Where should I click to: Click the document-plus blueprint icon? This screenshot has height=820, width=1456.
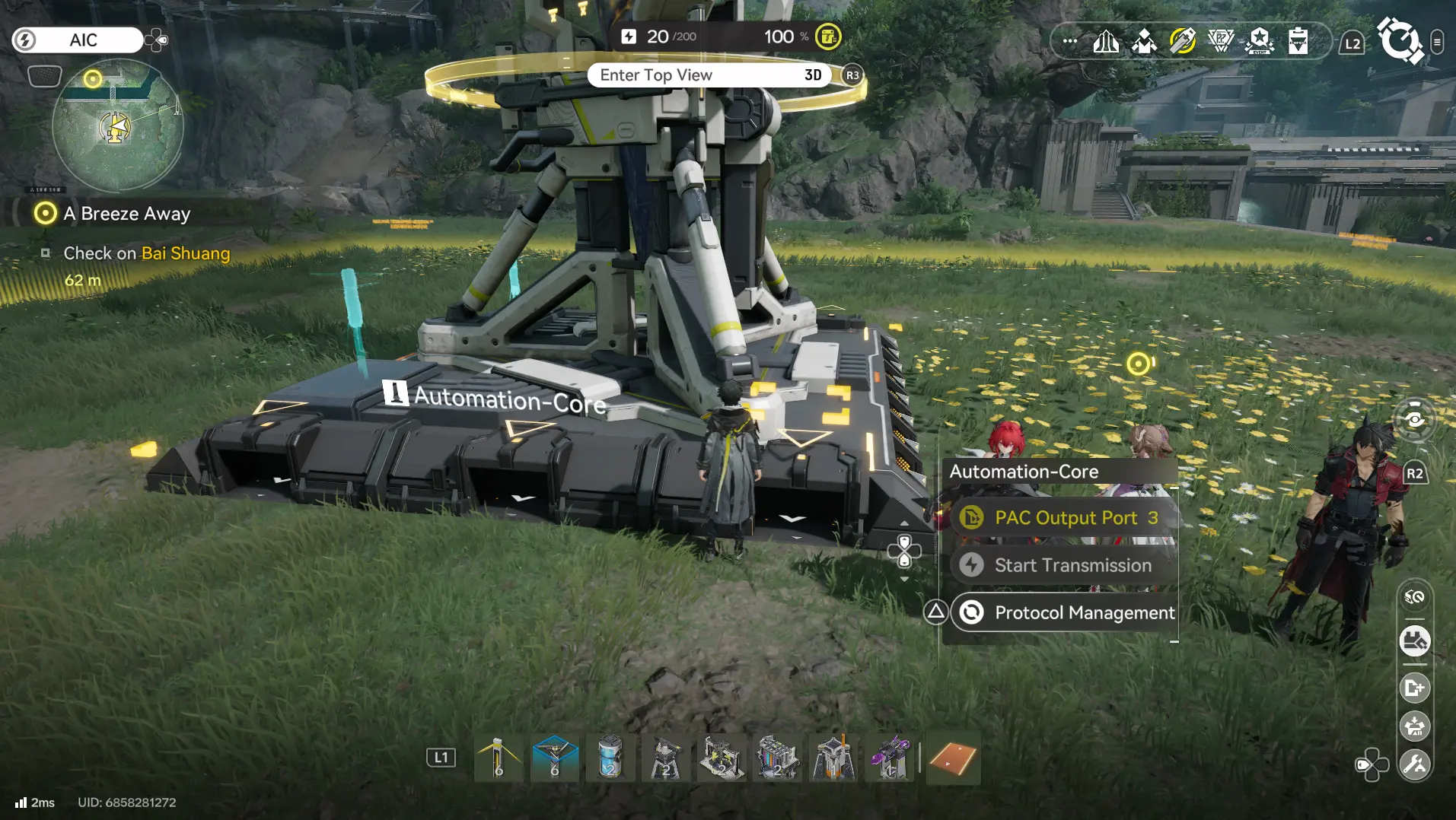click(x=1415, y=688)
